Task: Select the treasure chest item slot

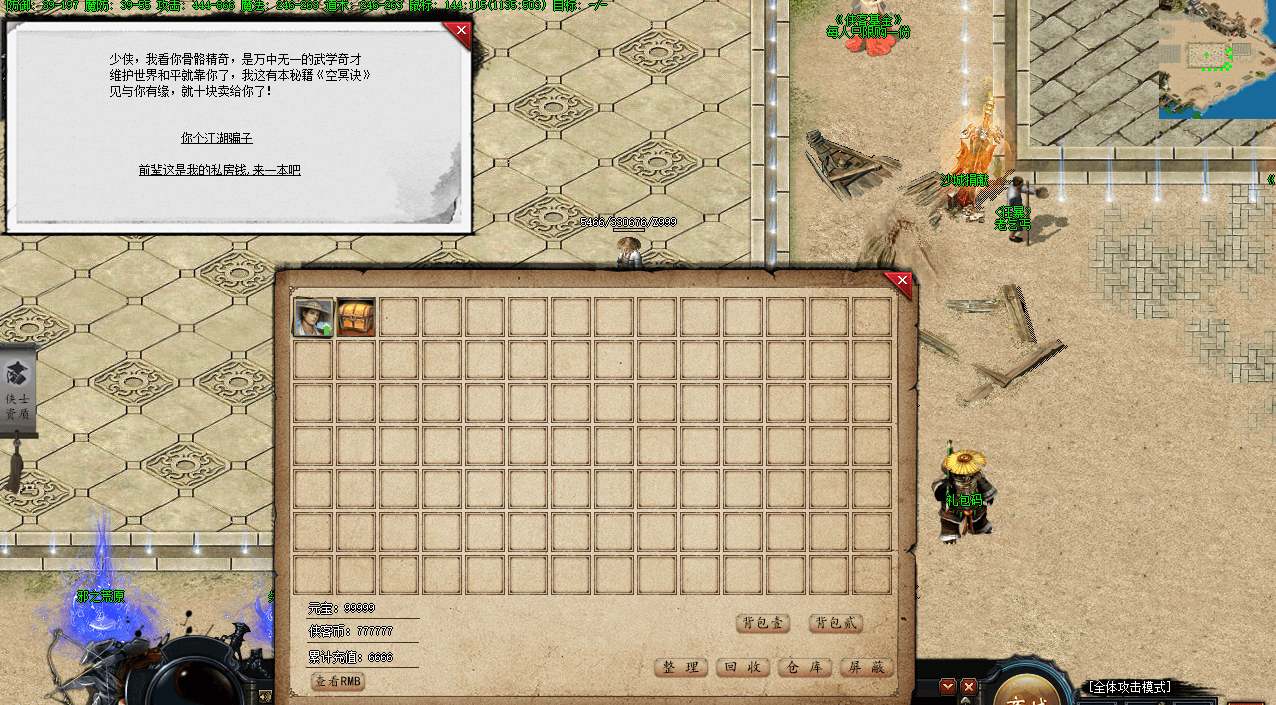Action: [356, 317]
